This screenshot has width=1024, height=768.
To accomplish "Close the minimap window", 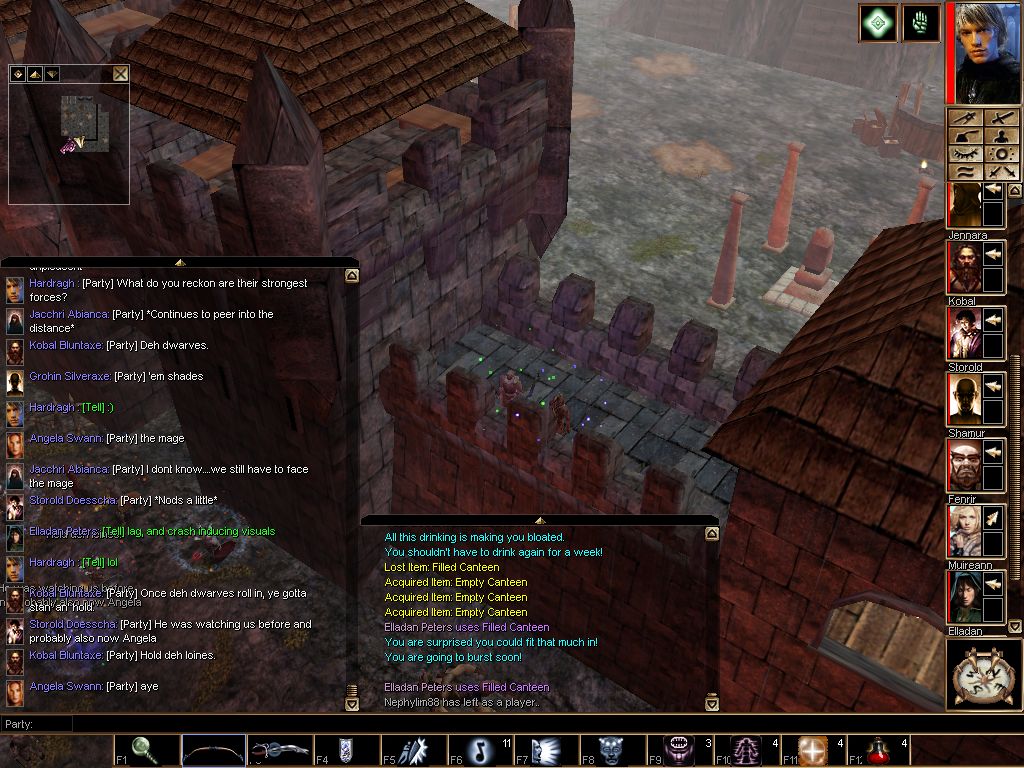I will [121, 73].
